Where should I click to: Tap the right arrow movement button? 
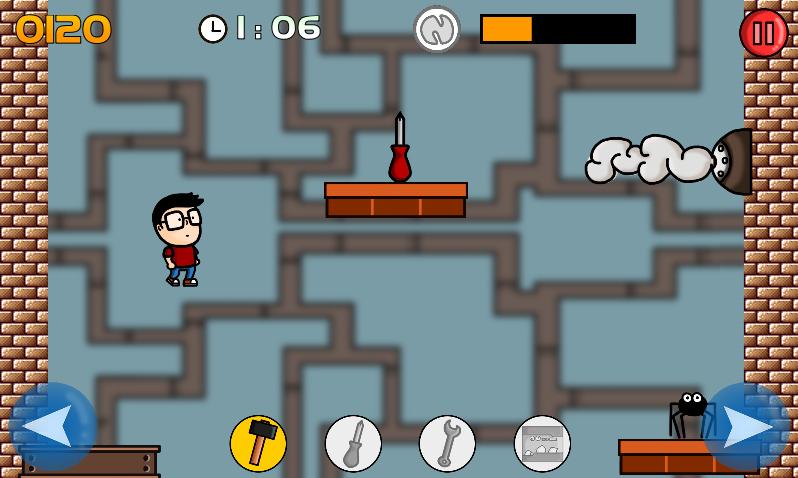746,426
